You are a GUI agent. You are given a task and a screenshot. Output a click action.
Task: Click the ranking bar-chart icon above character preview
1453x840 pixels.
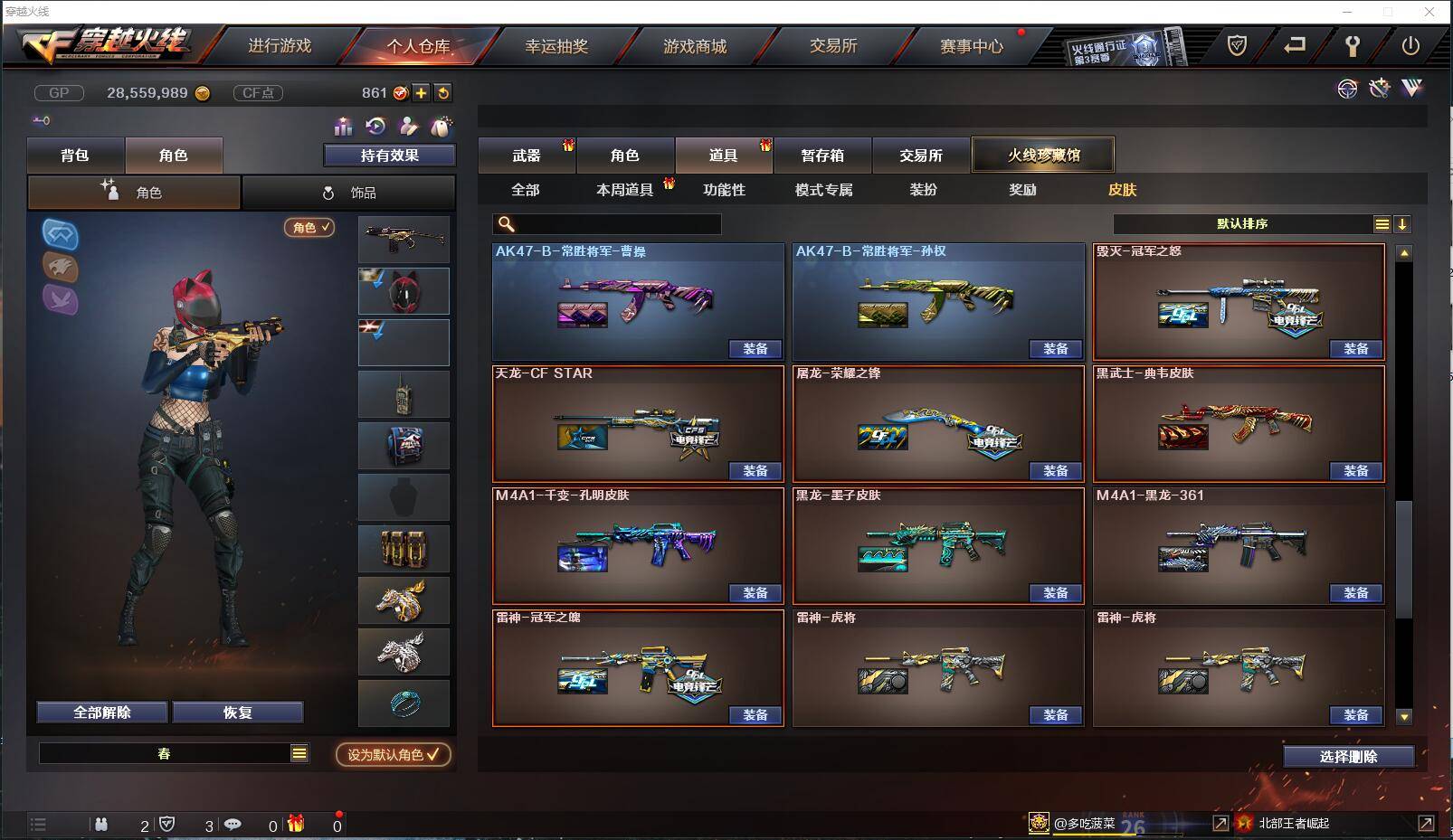pos(343,127)
